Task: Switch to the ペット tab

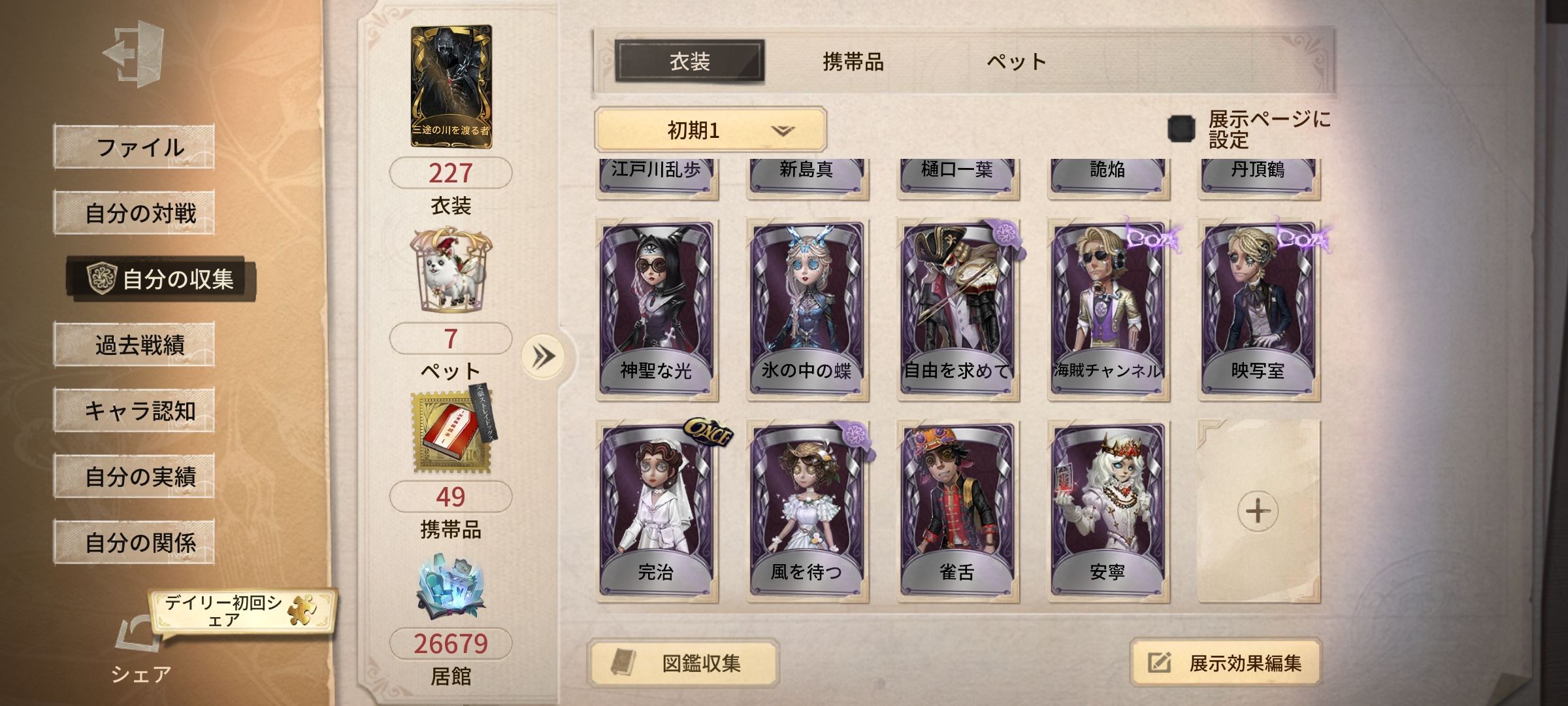Action: (1016, 62)
